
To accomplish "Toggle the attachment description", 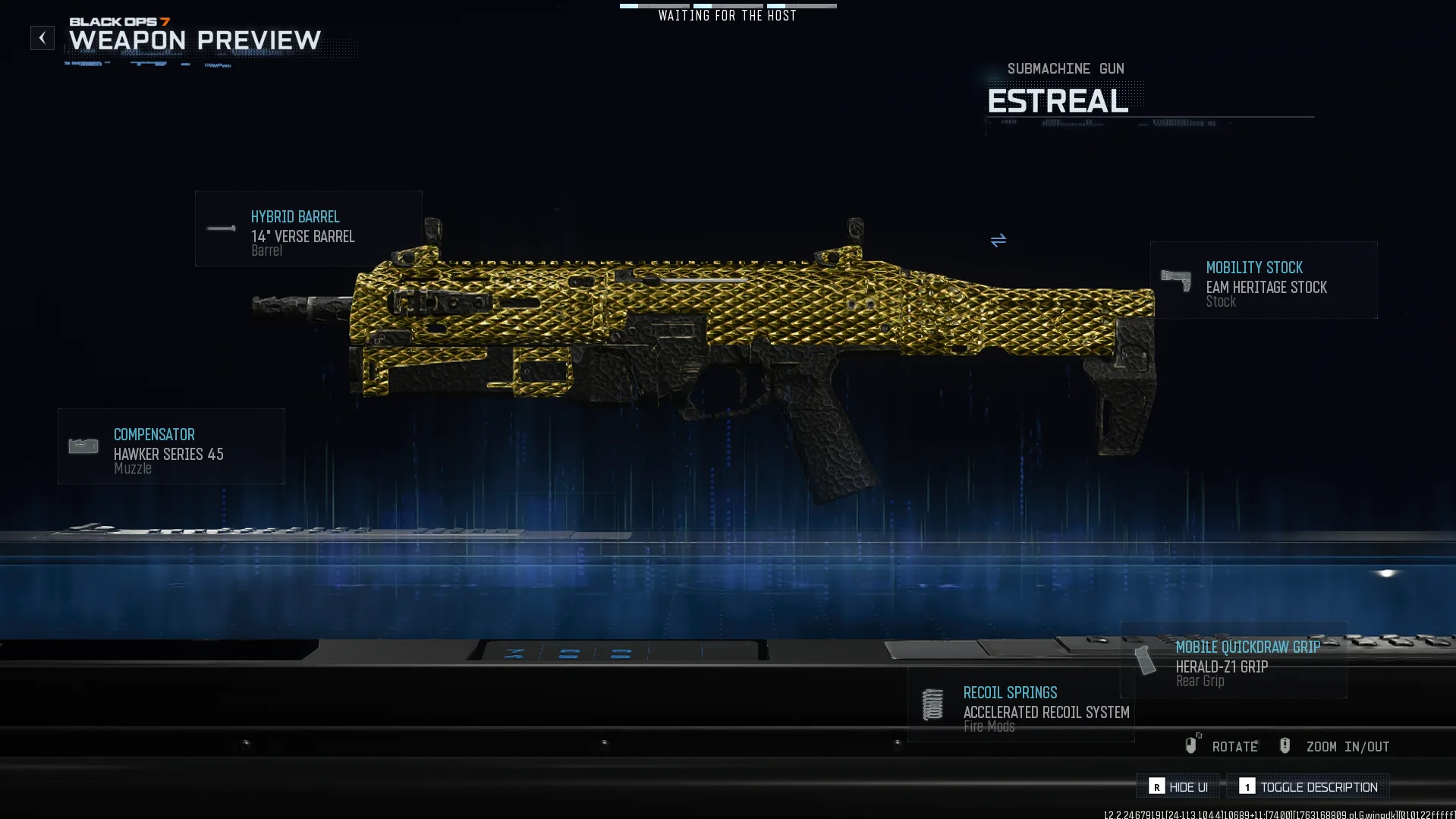I will 1309,787.
